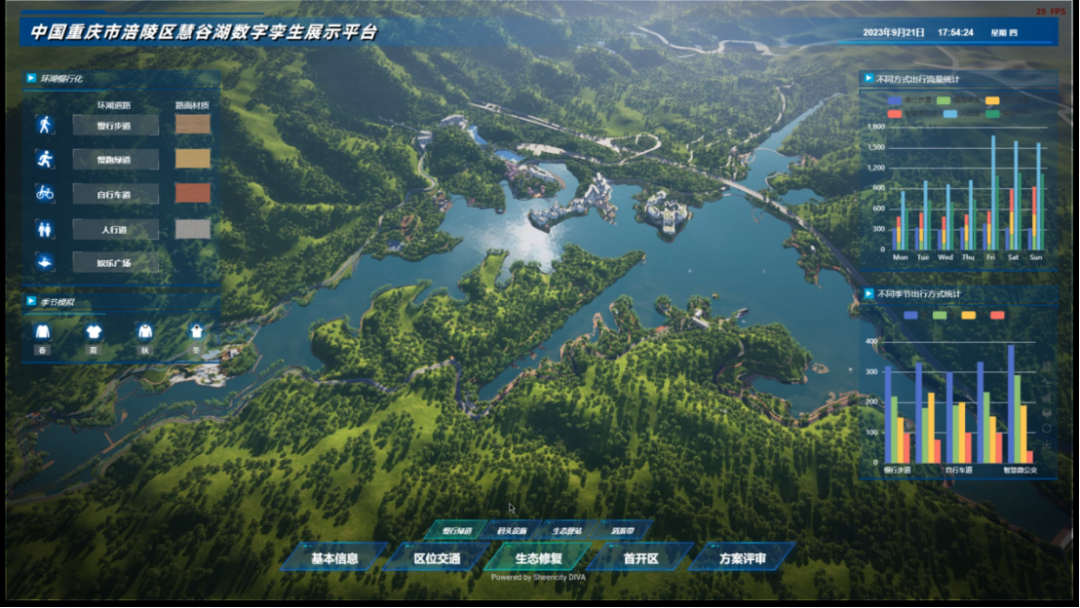The height and width of the screenshot is (608, 1080).
Task: Choose the 慢行步道 route button
Action: point(115,125)
